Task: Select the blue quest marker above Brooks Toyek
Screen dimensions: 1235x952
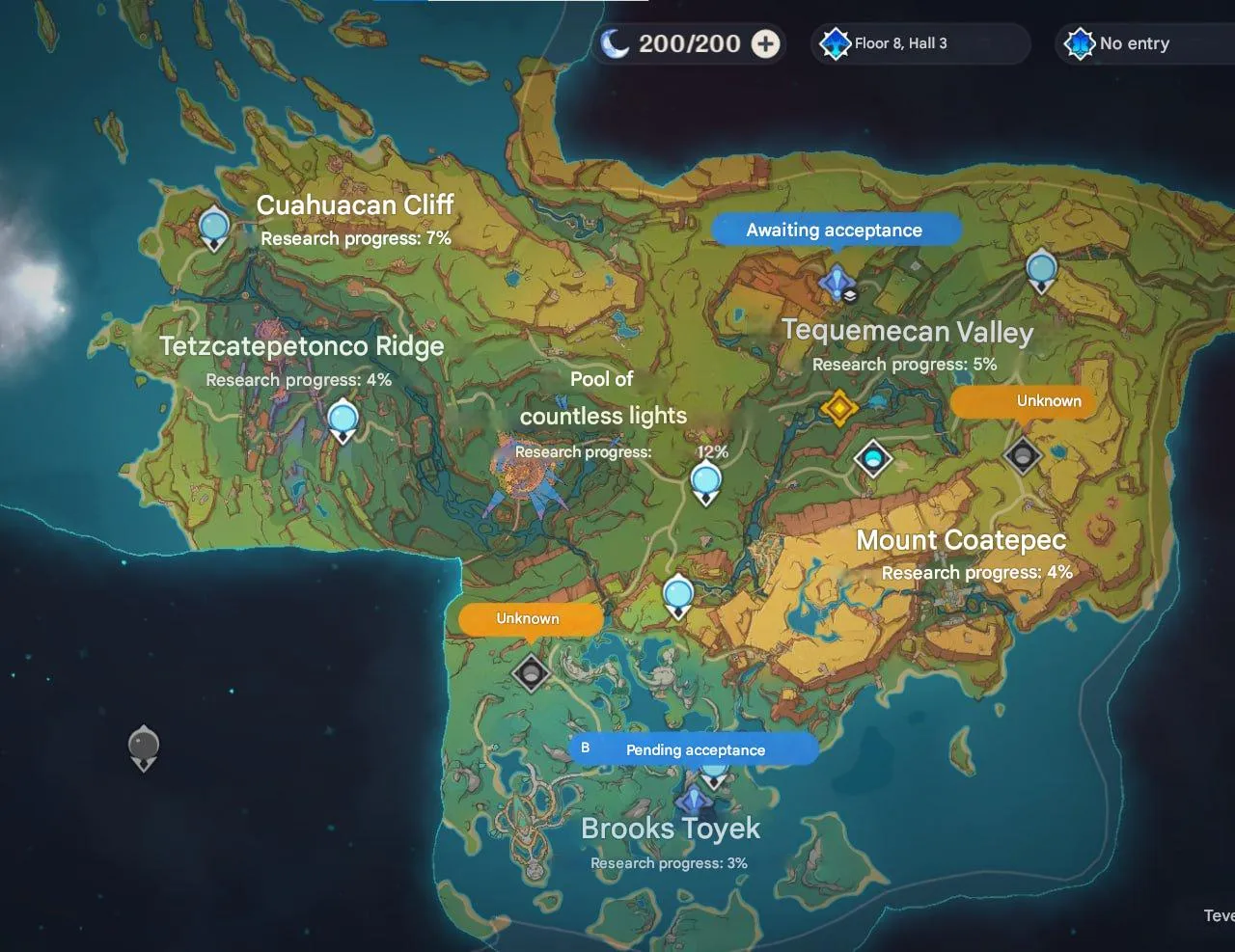Action: point(693,800)
